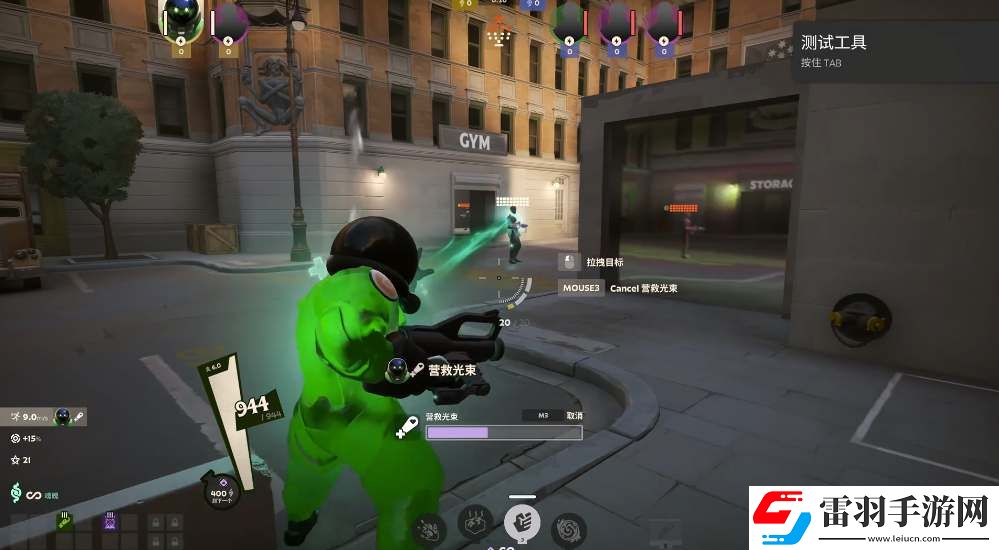
Task: Cancel the 营救光束 channel with 取消
Action: click(x=574, y=416)
